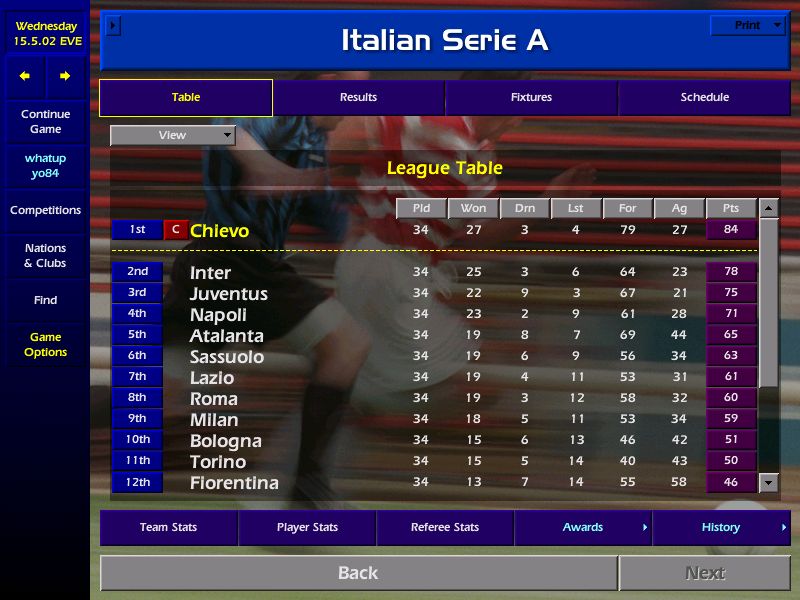Viewport: 800px width, 600px height.
Task: Open the Find screen
Action: tap(45, 300)
